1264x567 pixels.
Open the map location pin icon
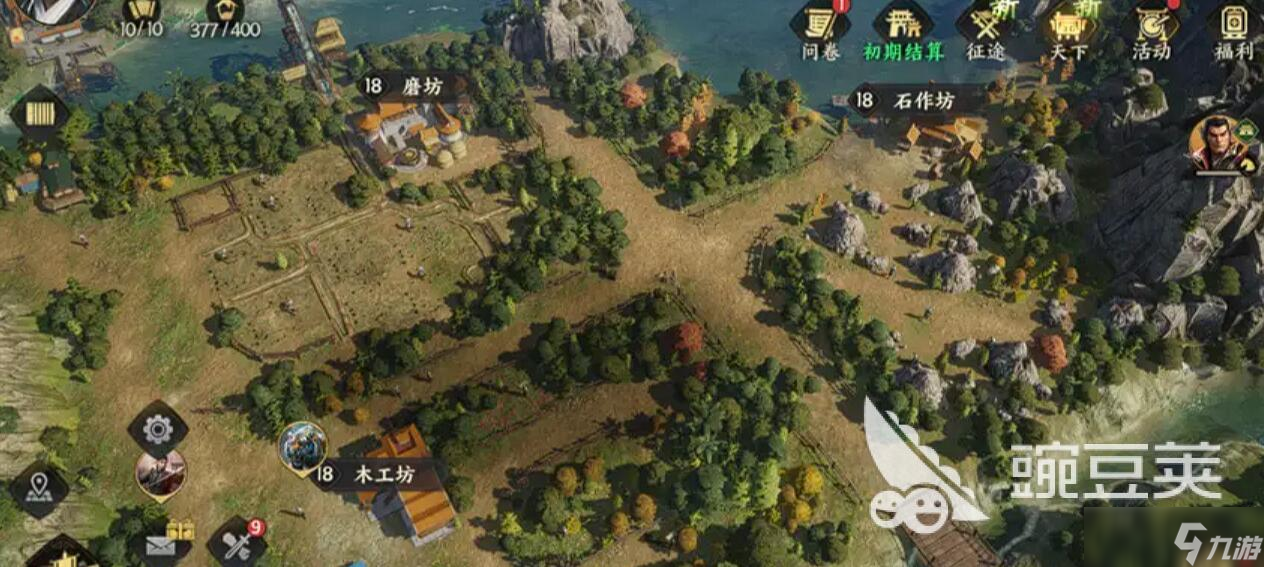pyautogui.click(x=39, y=489)
